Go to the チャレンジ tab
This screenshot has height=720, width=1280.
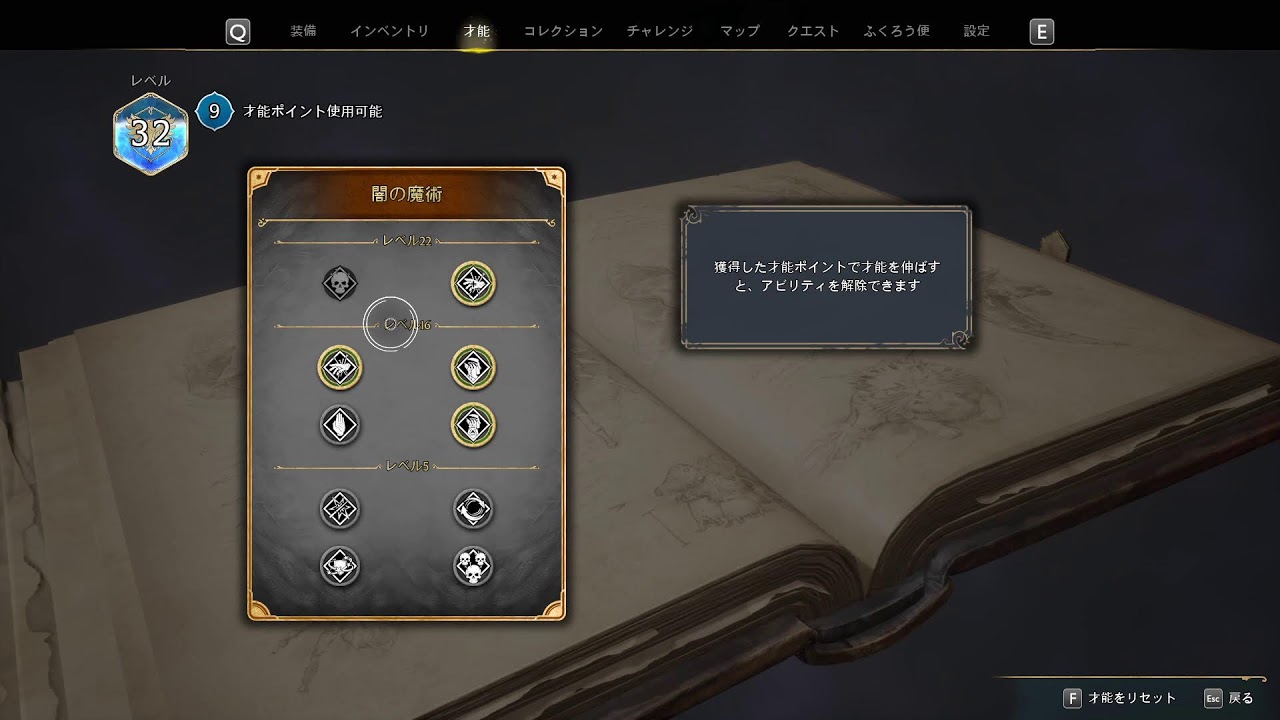click(x=659, y=31)
